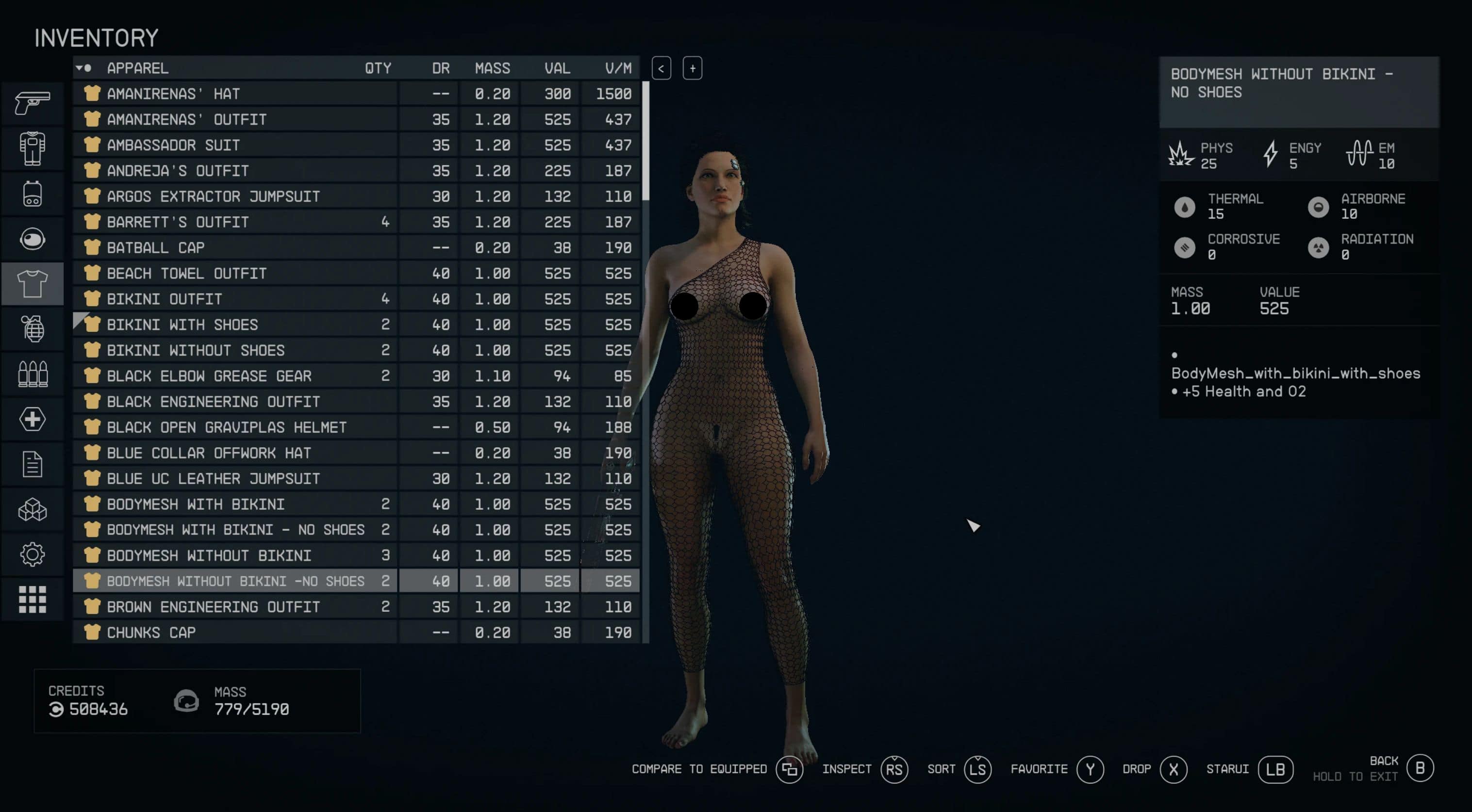Open the misc gear category
This screenshot has height=812, width=1472.
[33, 554]
